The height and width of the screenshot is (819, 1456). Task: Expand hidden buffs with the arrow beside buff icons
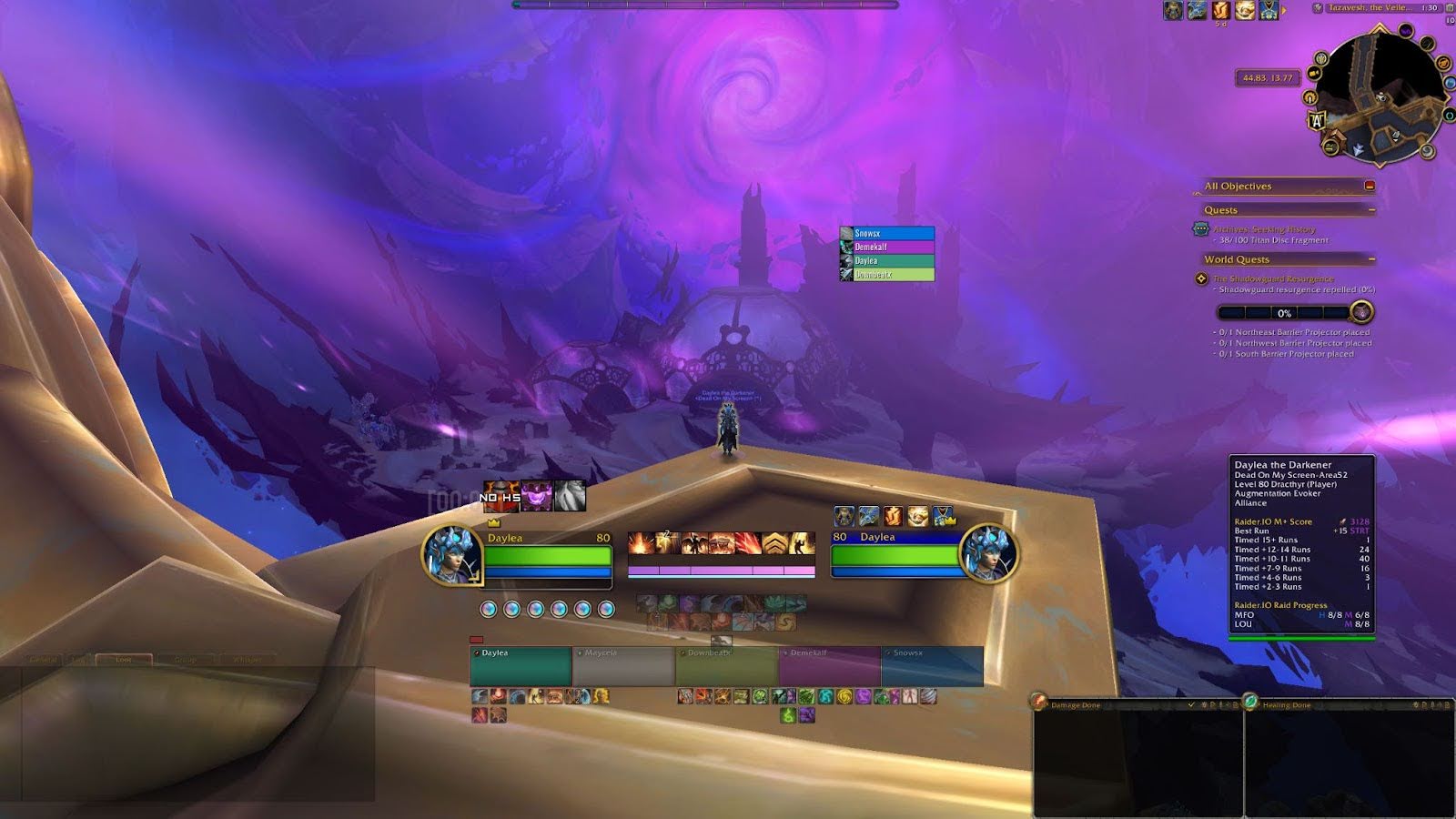tap(1284, 10)
